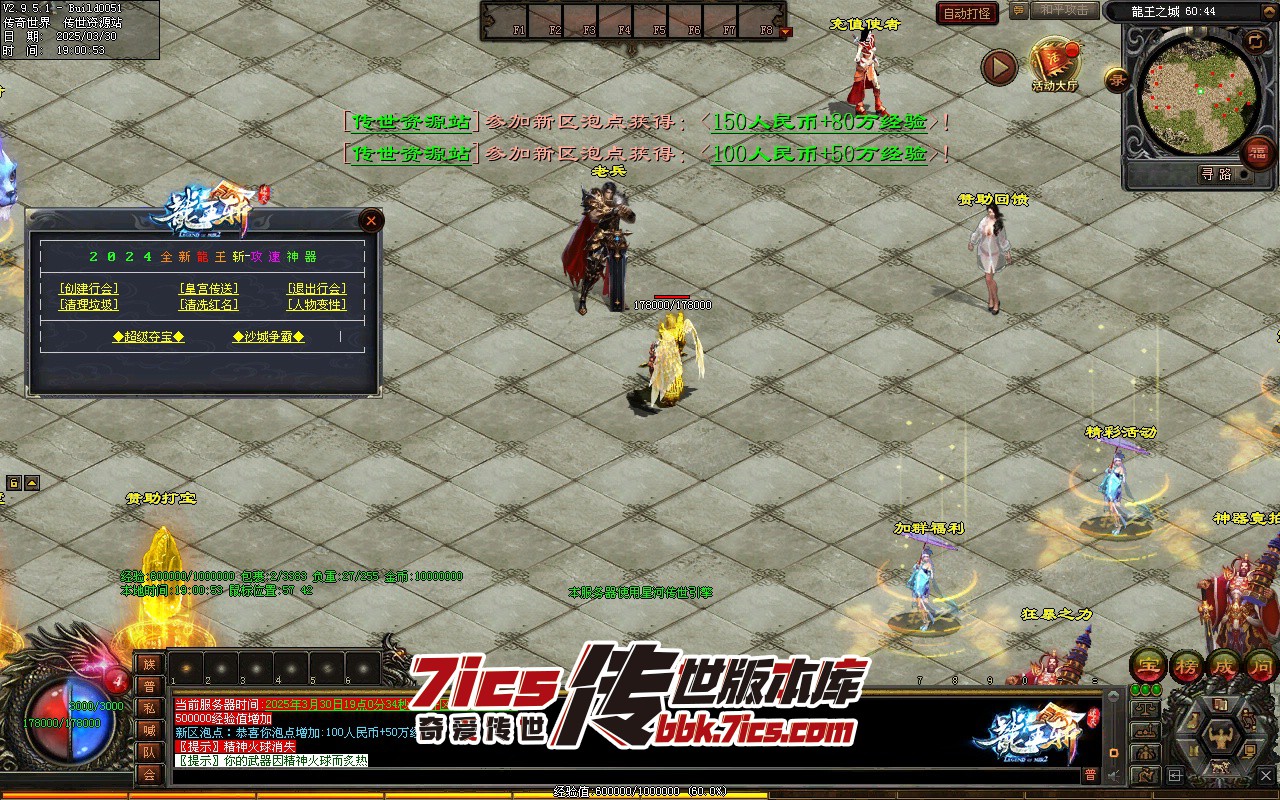The height and width of the screenshot is (800, 1280).
Task: Activate the 清洗红名 option
Action: (x=208, y=305)
